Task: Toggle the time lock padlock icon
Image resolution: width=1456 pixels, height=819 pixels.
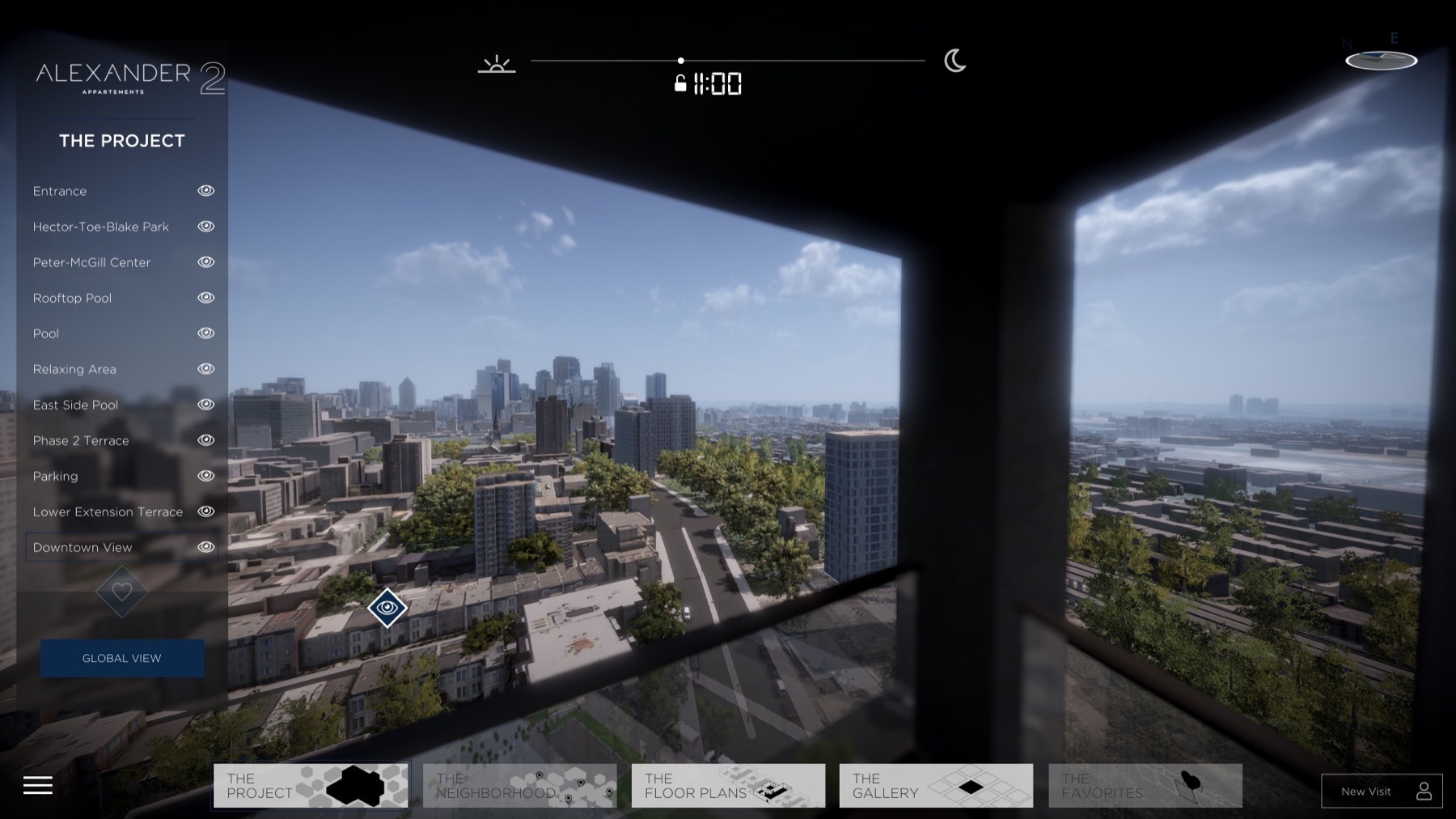Action: coord(680,83)
